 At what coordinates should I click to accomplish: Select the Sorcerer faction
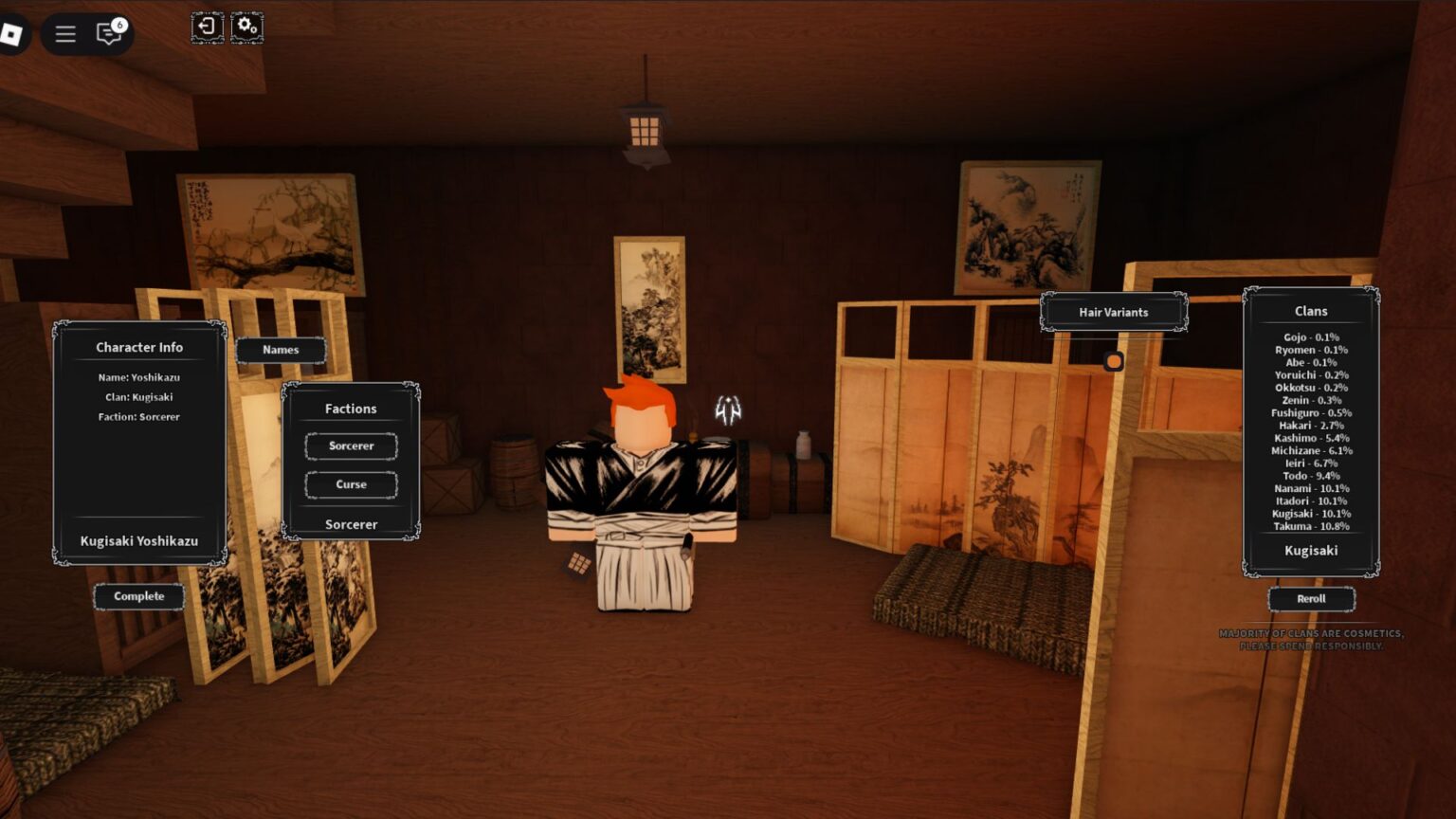tap(350, 446)
